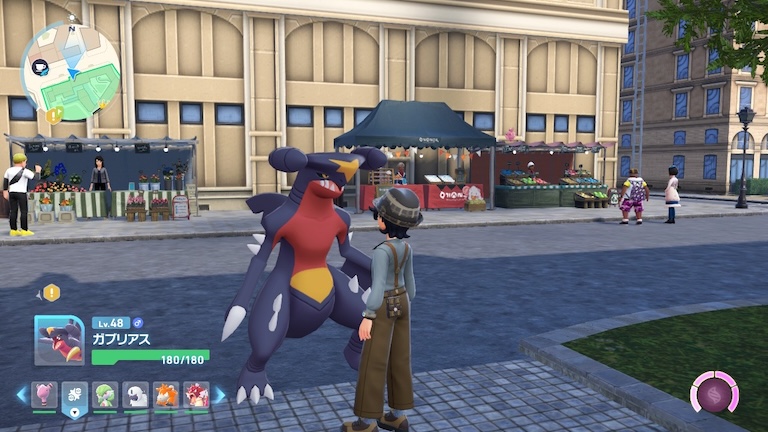
Task: Pick the red Gyarados party slot
Action: coord(196,395)
